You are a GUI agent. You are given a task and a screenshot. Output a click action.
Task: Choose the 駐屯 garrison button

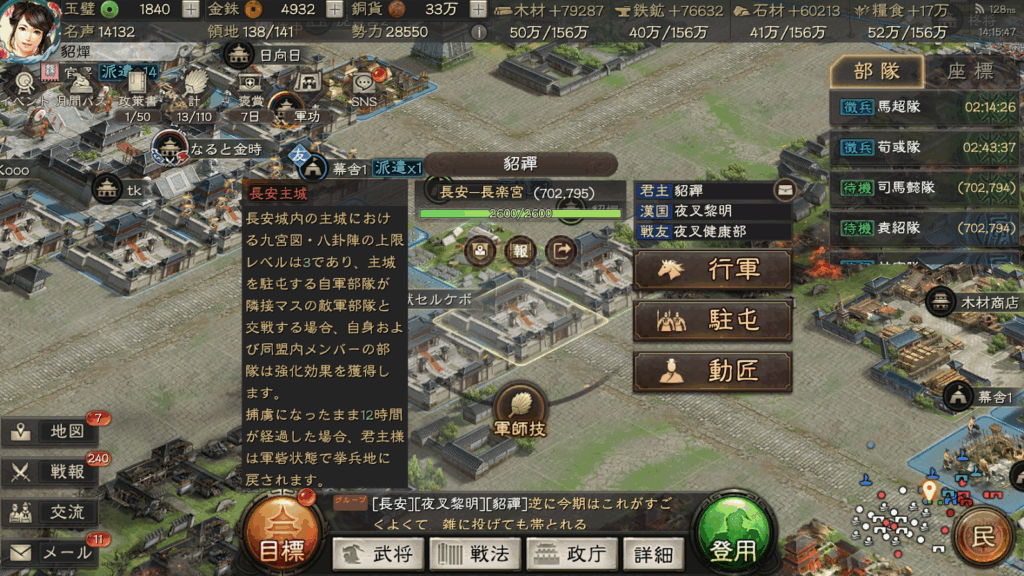712,321
